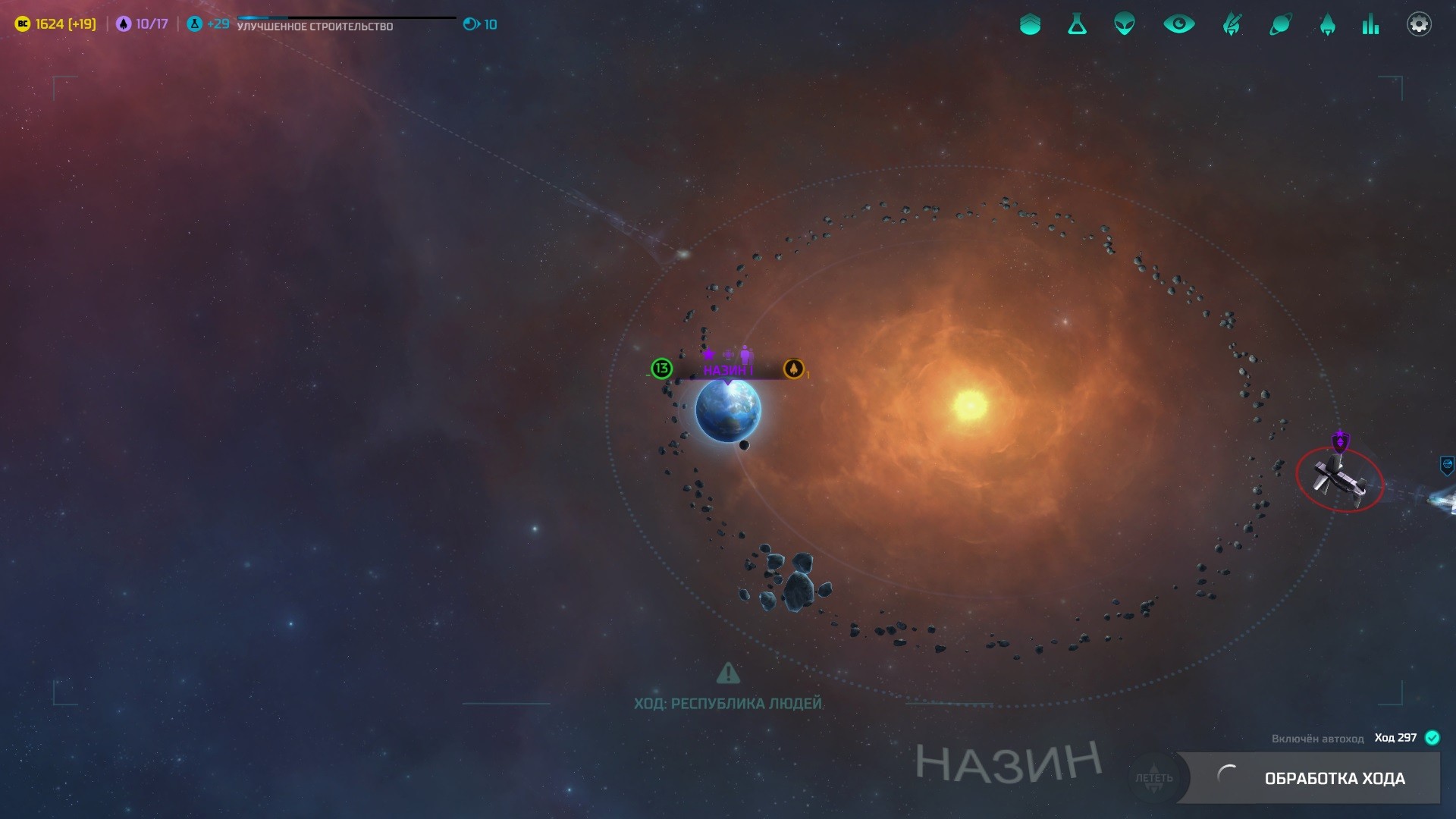Open the research flask screen

(1077, 24)
